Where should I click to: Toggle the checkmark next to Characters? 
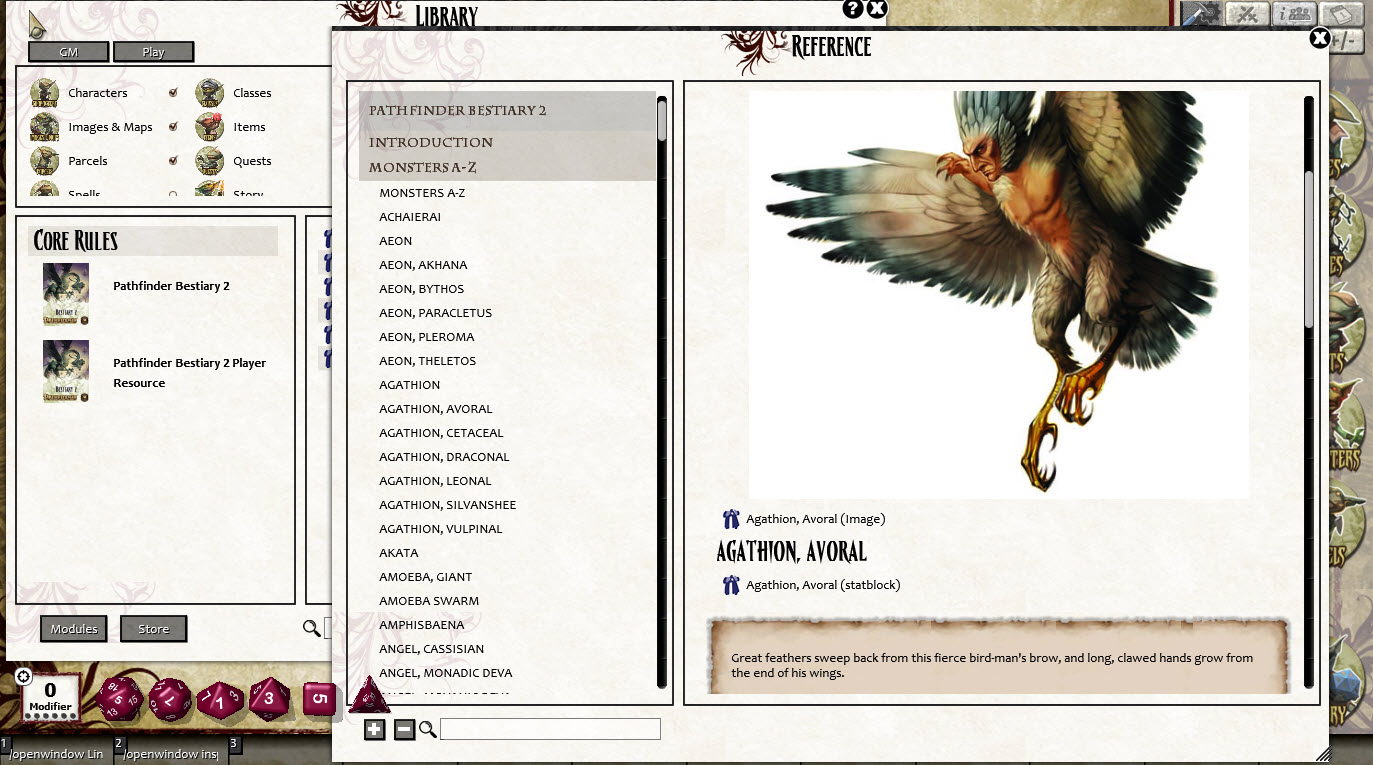(173, 92)
